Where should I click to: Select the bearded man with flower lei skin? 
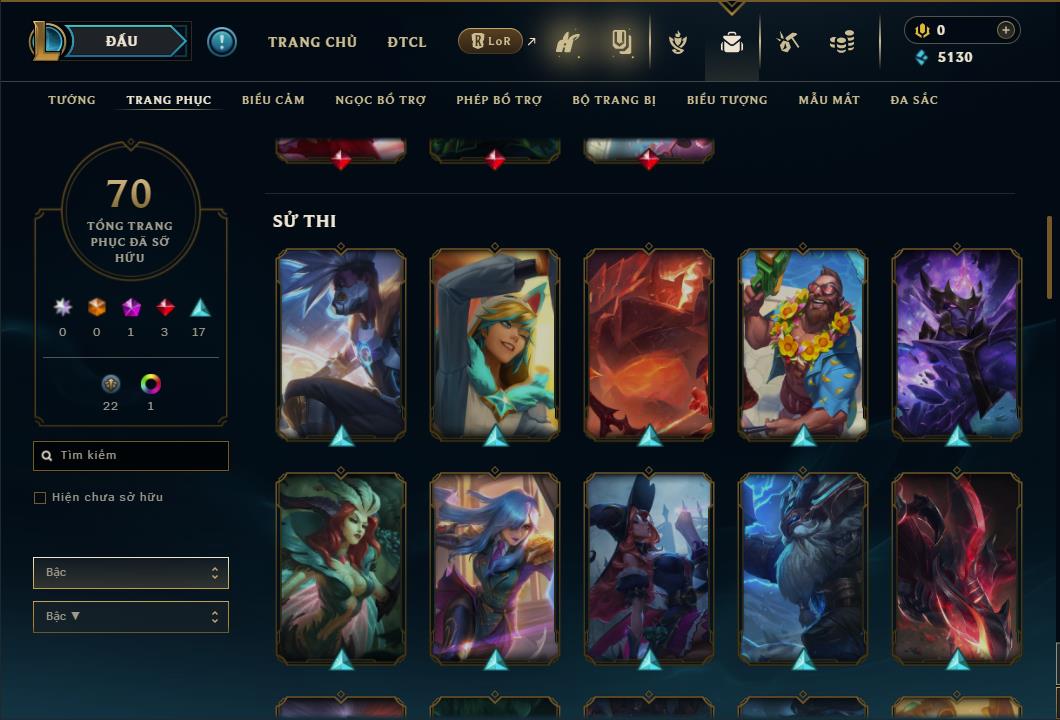coord(803,342)
